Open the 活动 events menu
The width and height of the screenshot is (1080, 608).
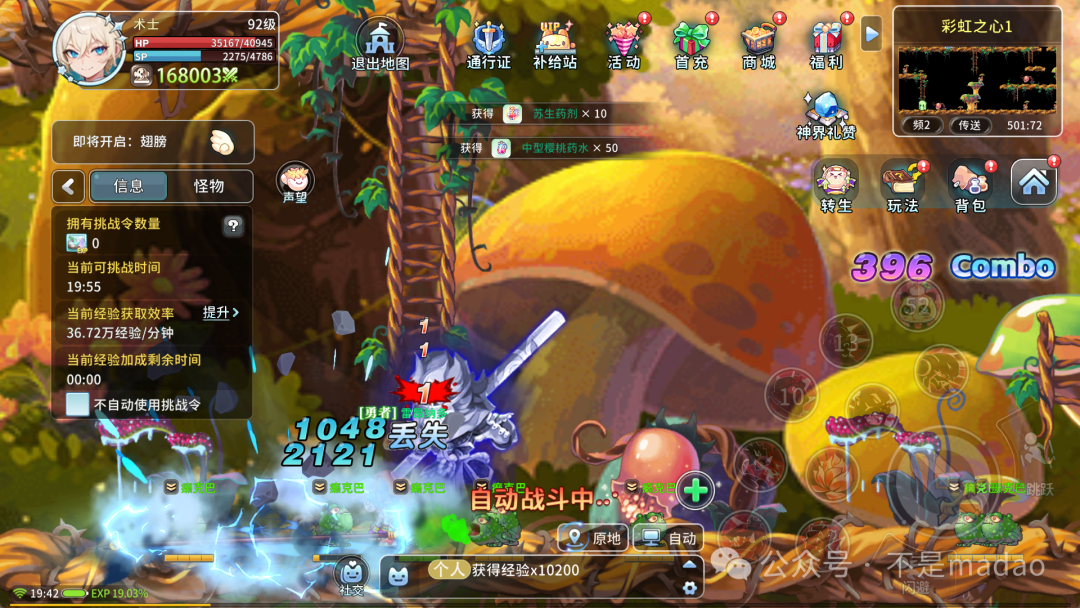[624, 44]
